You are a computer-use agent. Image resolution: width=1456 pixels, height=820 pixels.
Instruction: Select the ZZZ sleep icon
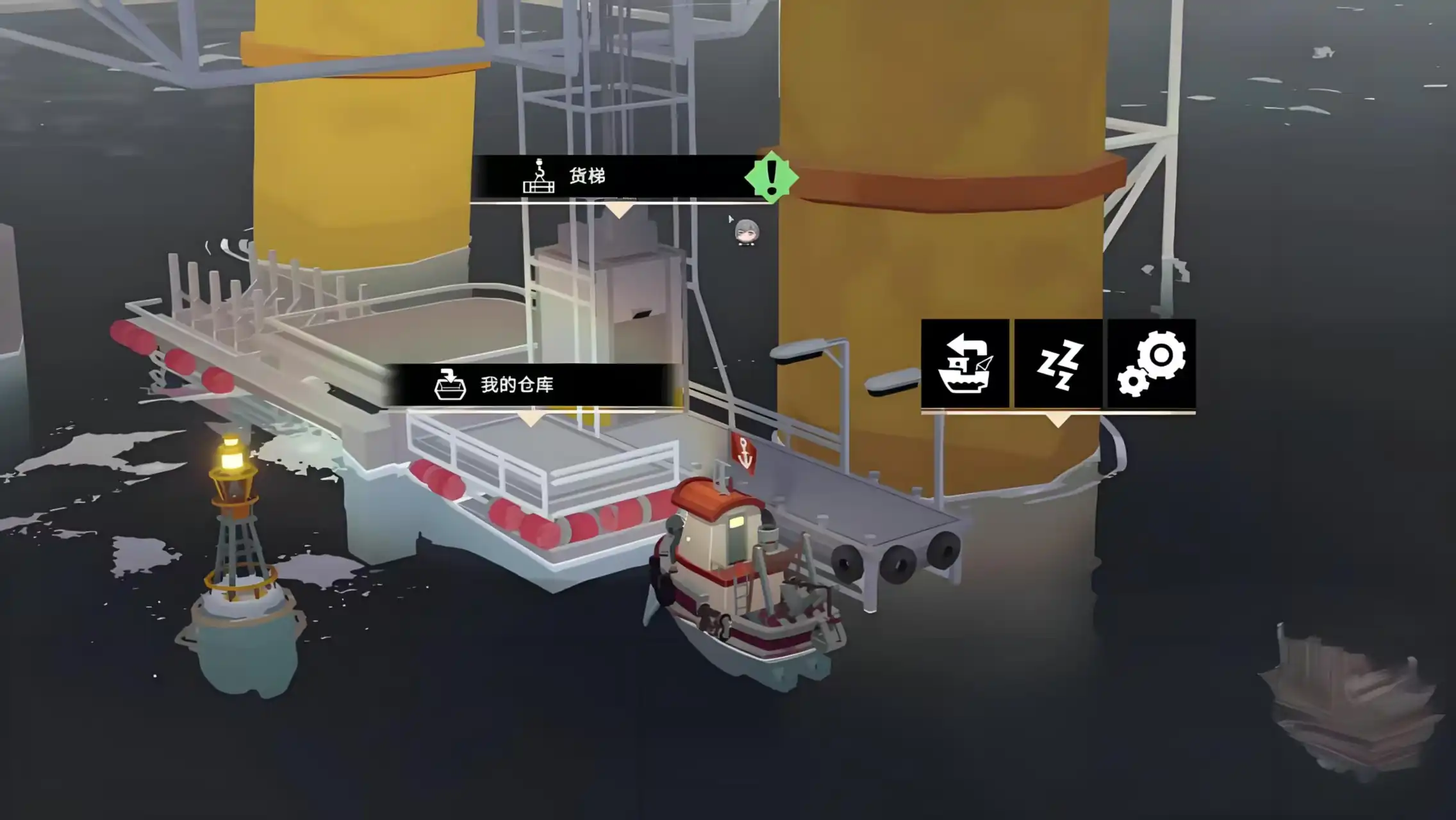click(1058, 364)
